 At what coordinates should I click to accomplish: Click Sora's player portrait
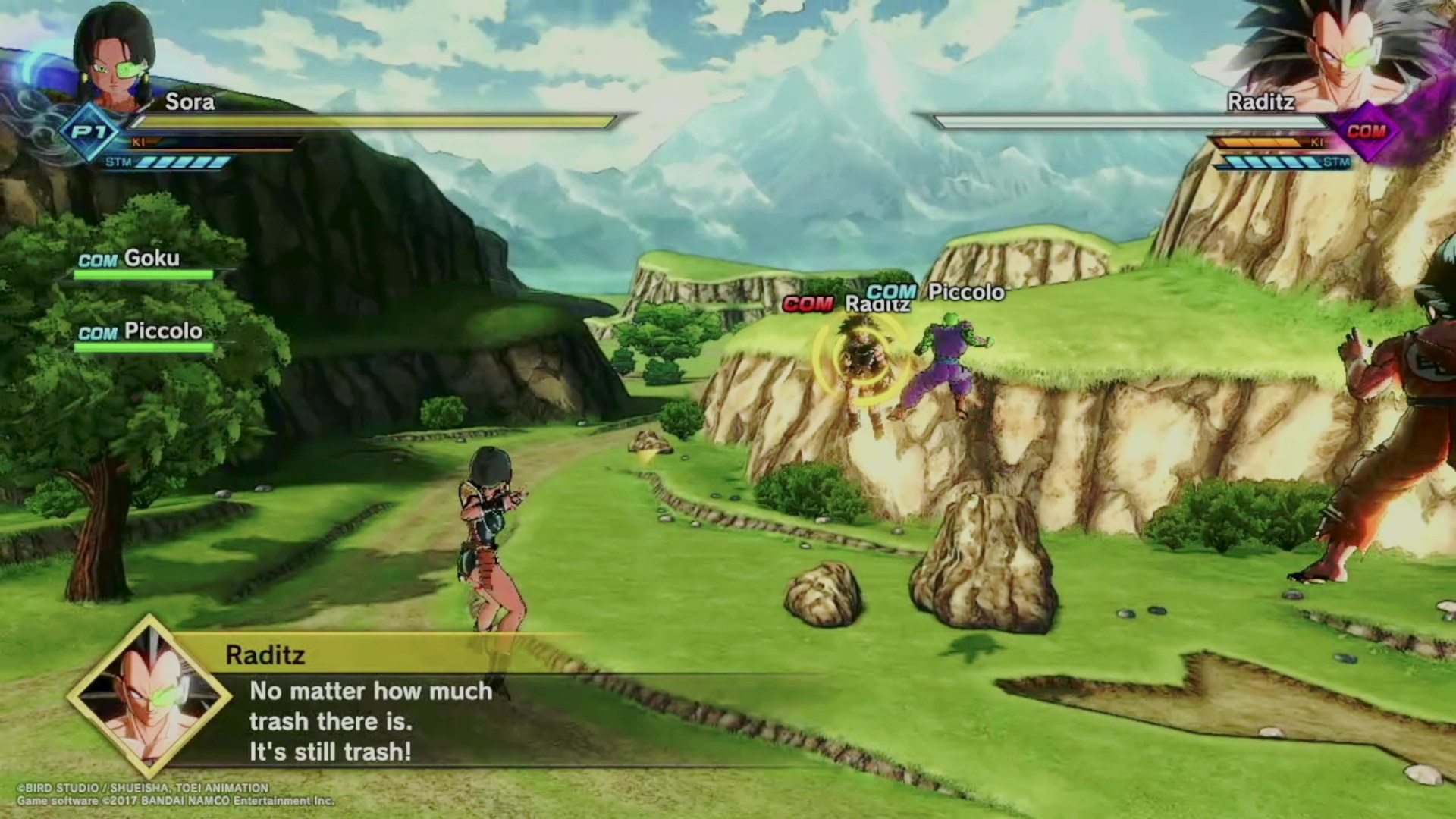[x=114, y=61]
